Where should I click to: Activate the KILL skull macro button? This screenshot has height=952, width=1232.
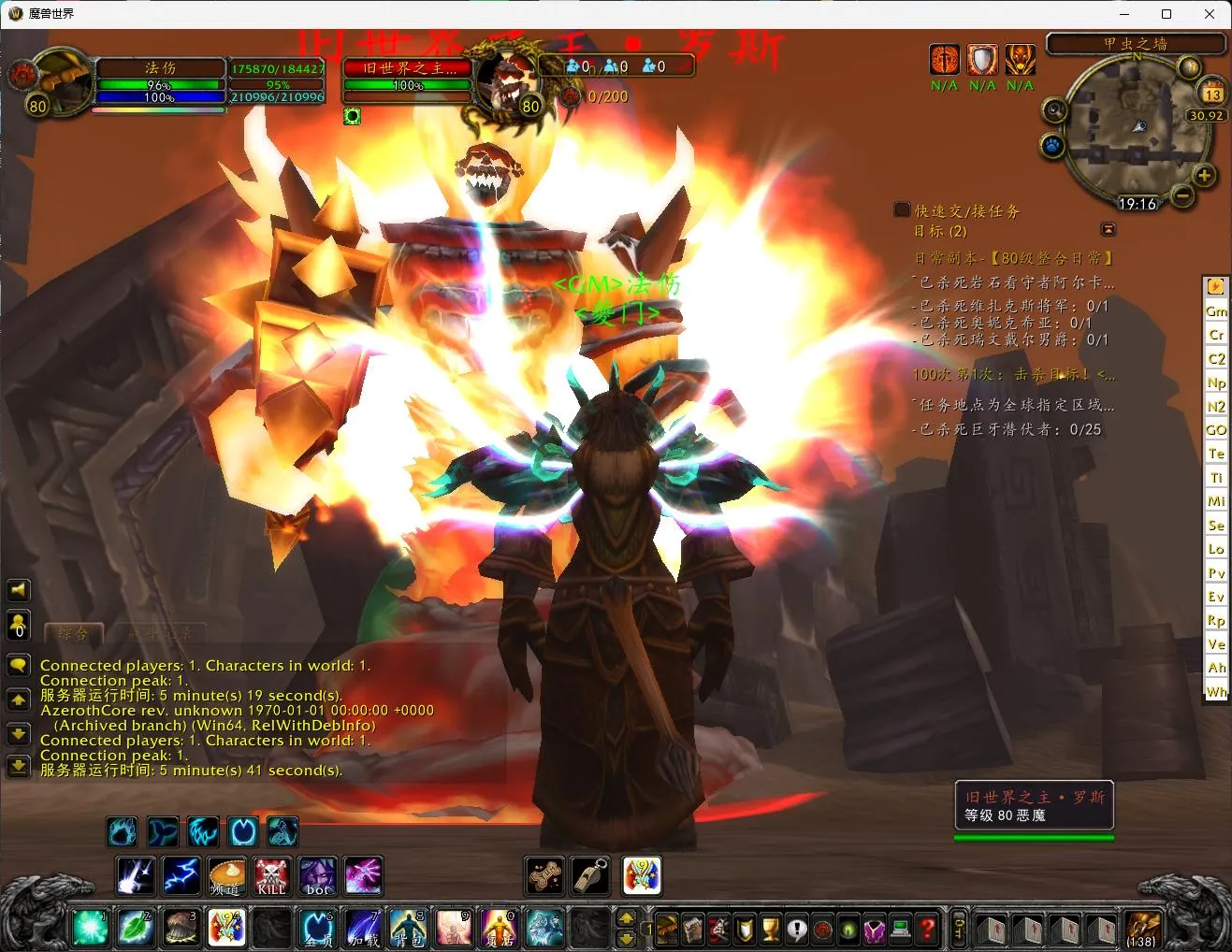coord(271,876)
